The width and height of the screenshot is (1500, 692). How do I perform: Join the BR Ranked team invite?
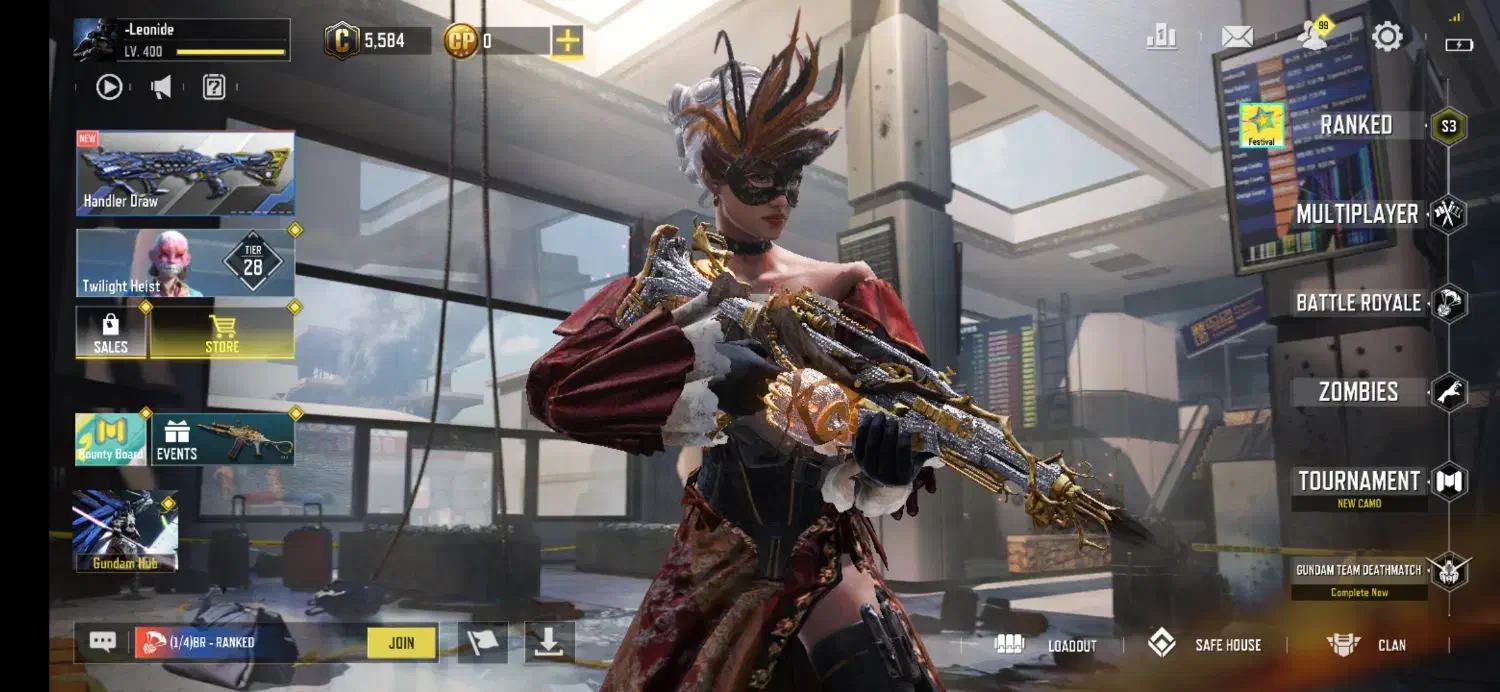(x=401, y=643)
